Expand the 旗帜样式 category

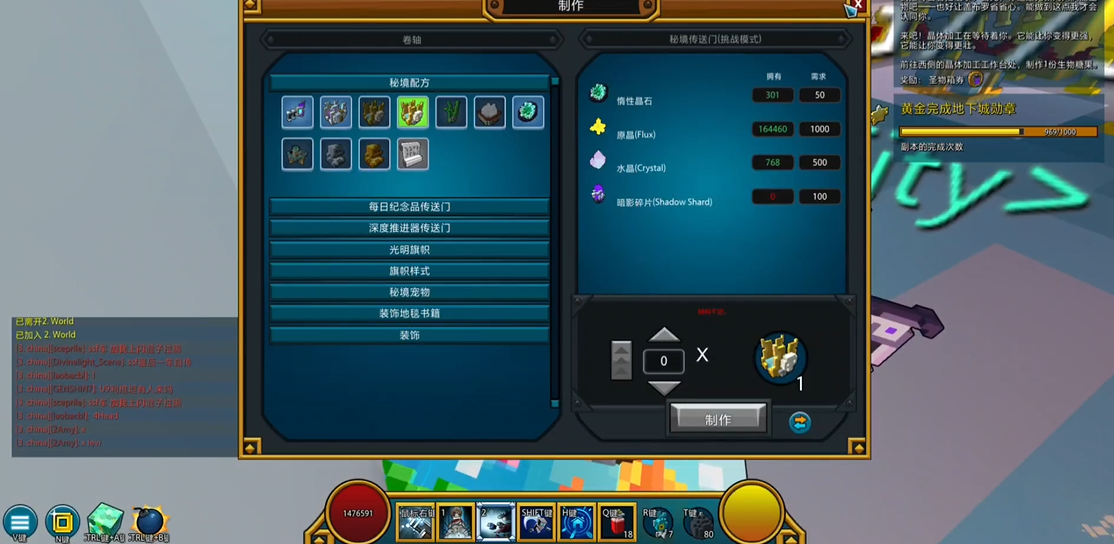pyautogui.click(x=409, y=271)
